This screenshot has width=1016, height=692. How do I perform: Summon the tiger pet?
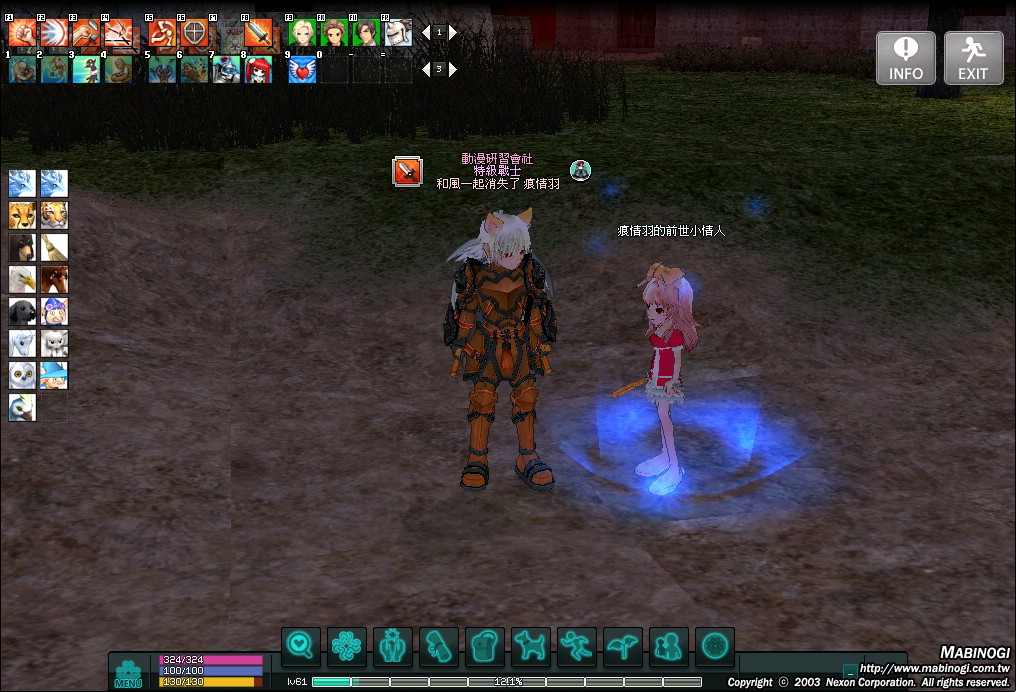point(54,215)
